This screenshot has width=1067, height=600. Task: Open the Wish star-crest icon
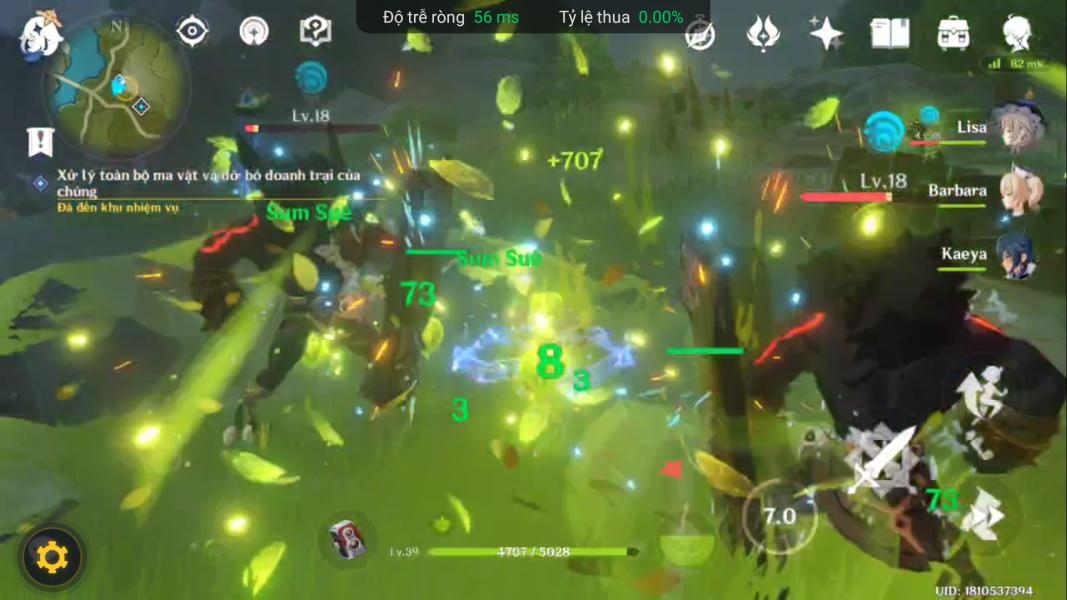pos(763,33)
